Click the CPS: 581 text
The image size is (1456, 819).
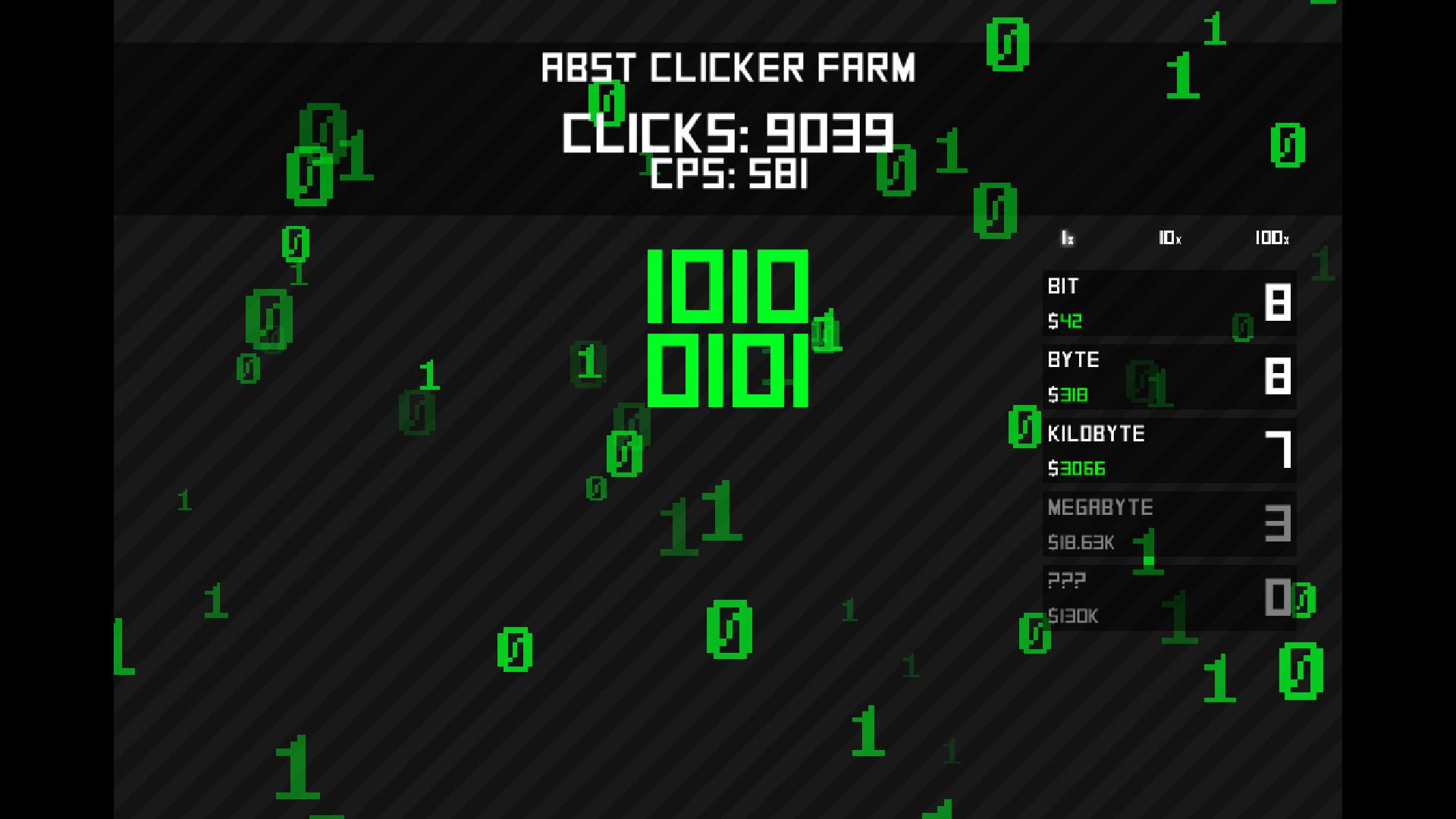(x=726, y=175)
